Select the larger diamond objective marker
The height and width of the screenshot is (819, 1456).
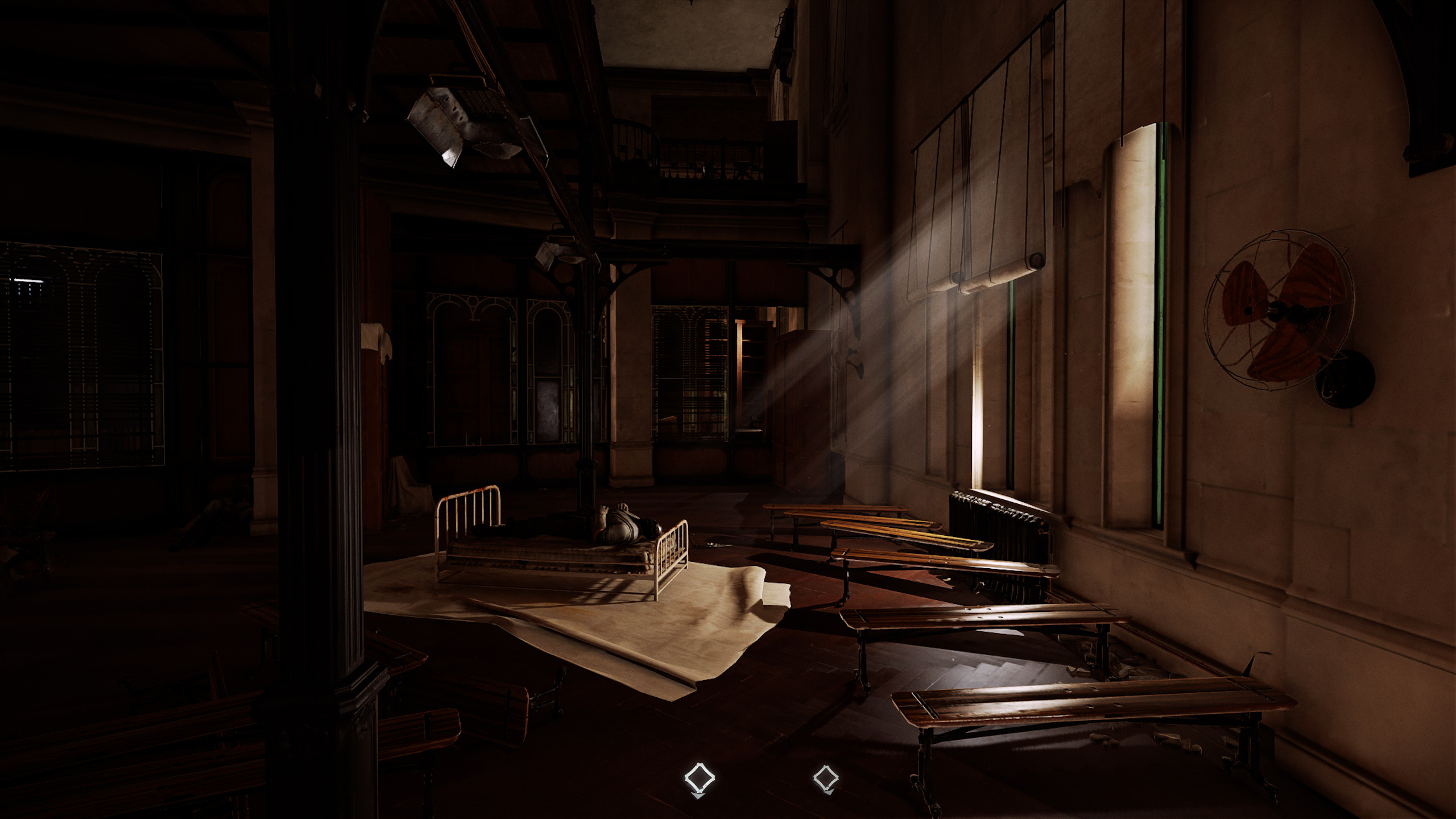(699, 778)
